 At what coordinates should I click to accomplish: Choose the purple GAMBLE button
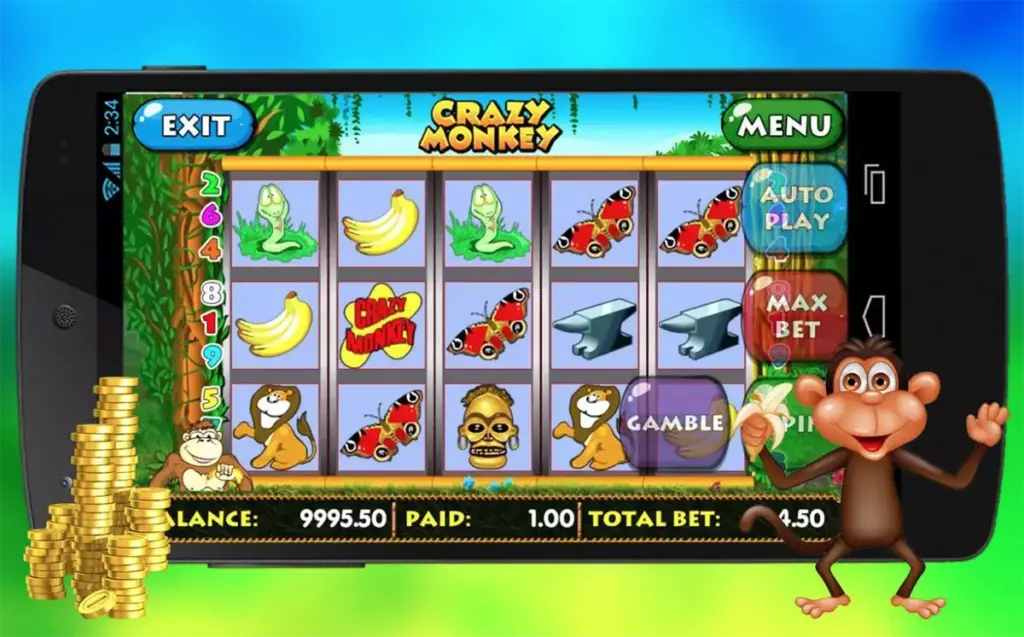pos(675,422)
